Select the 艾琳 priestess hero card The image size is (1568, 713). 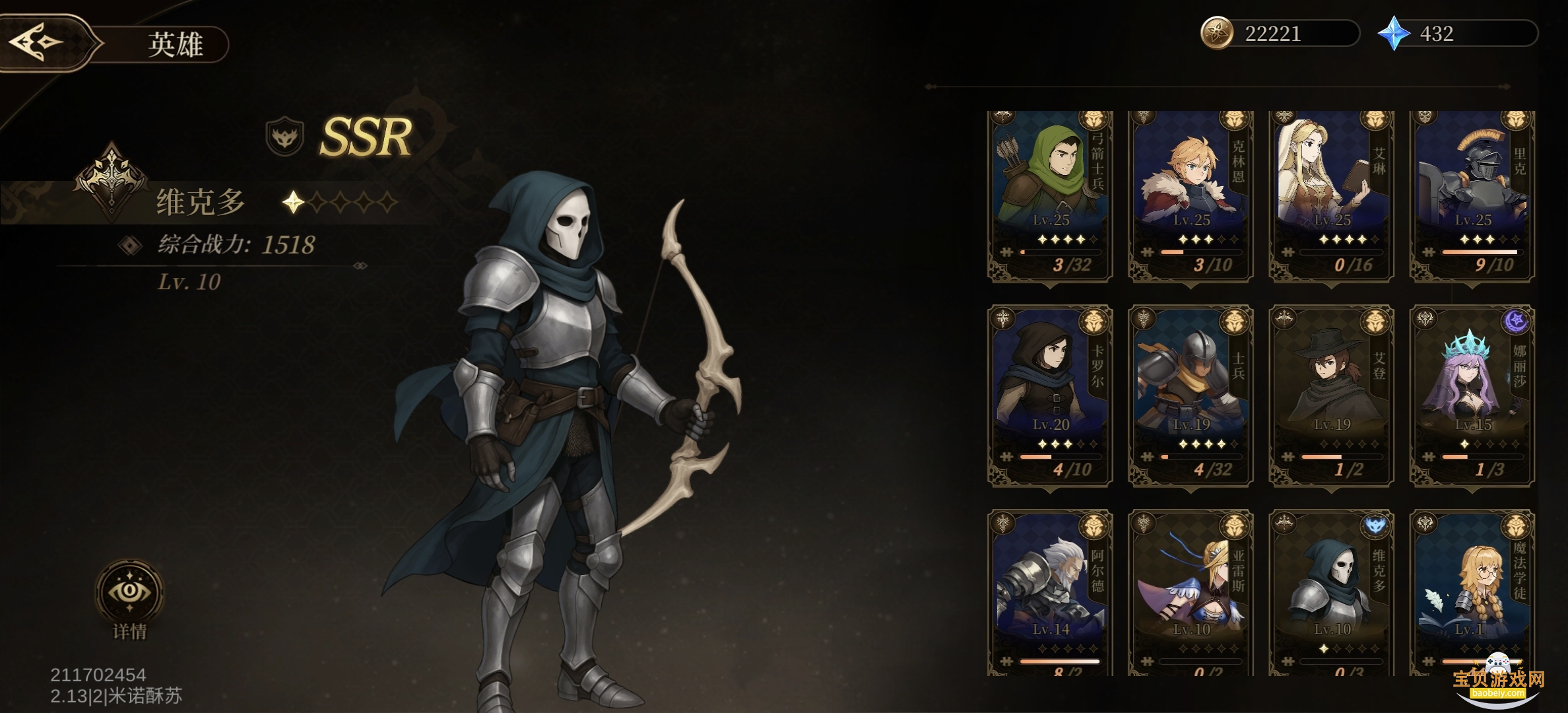(x=1332, y=195)
